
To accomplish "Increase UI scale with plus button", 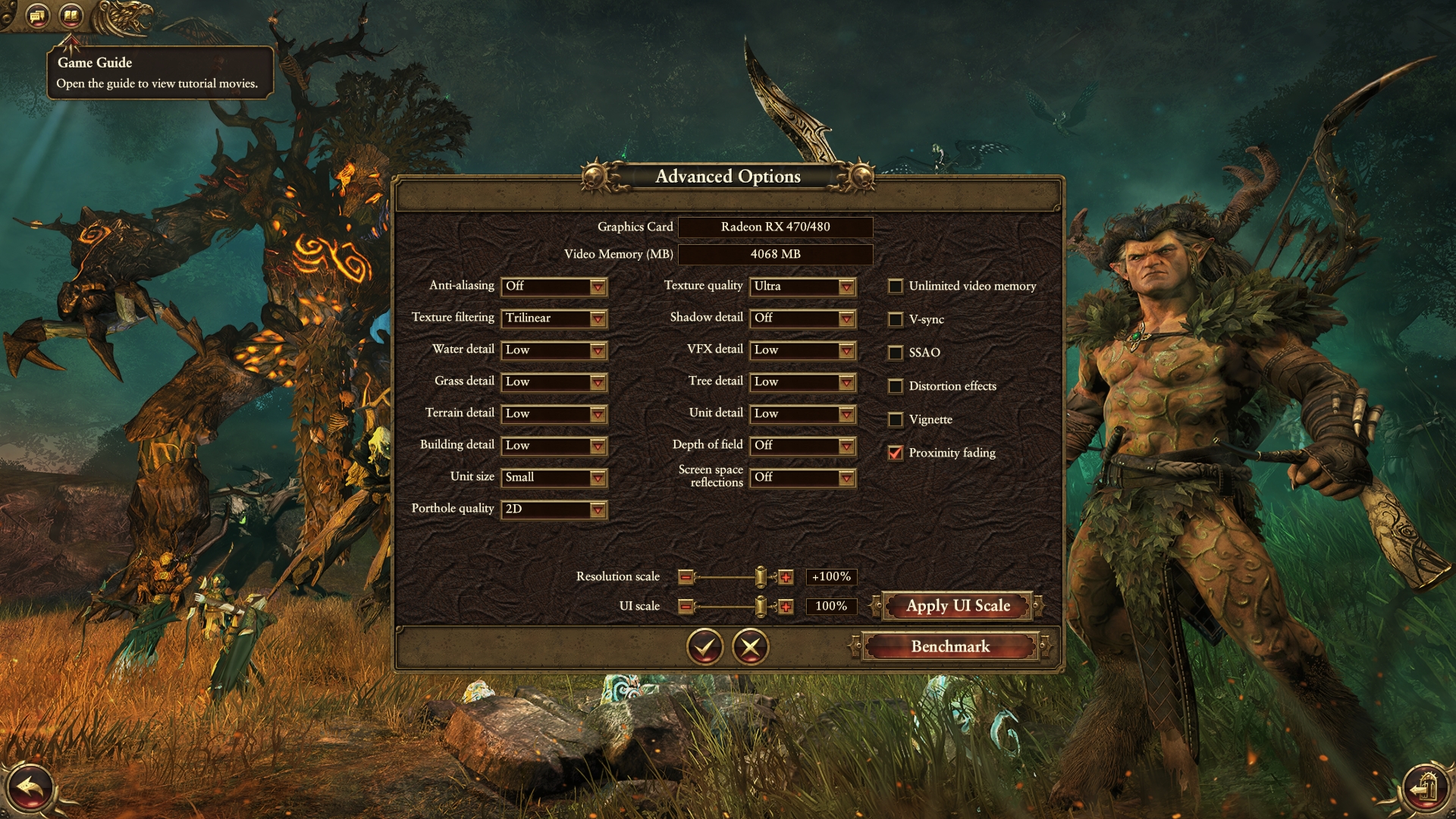I will click(x=786, y=607).
